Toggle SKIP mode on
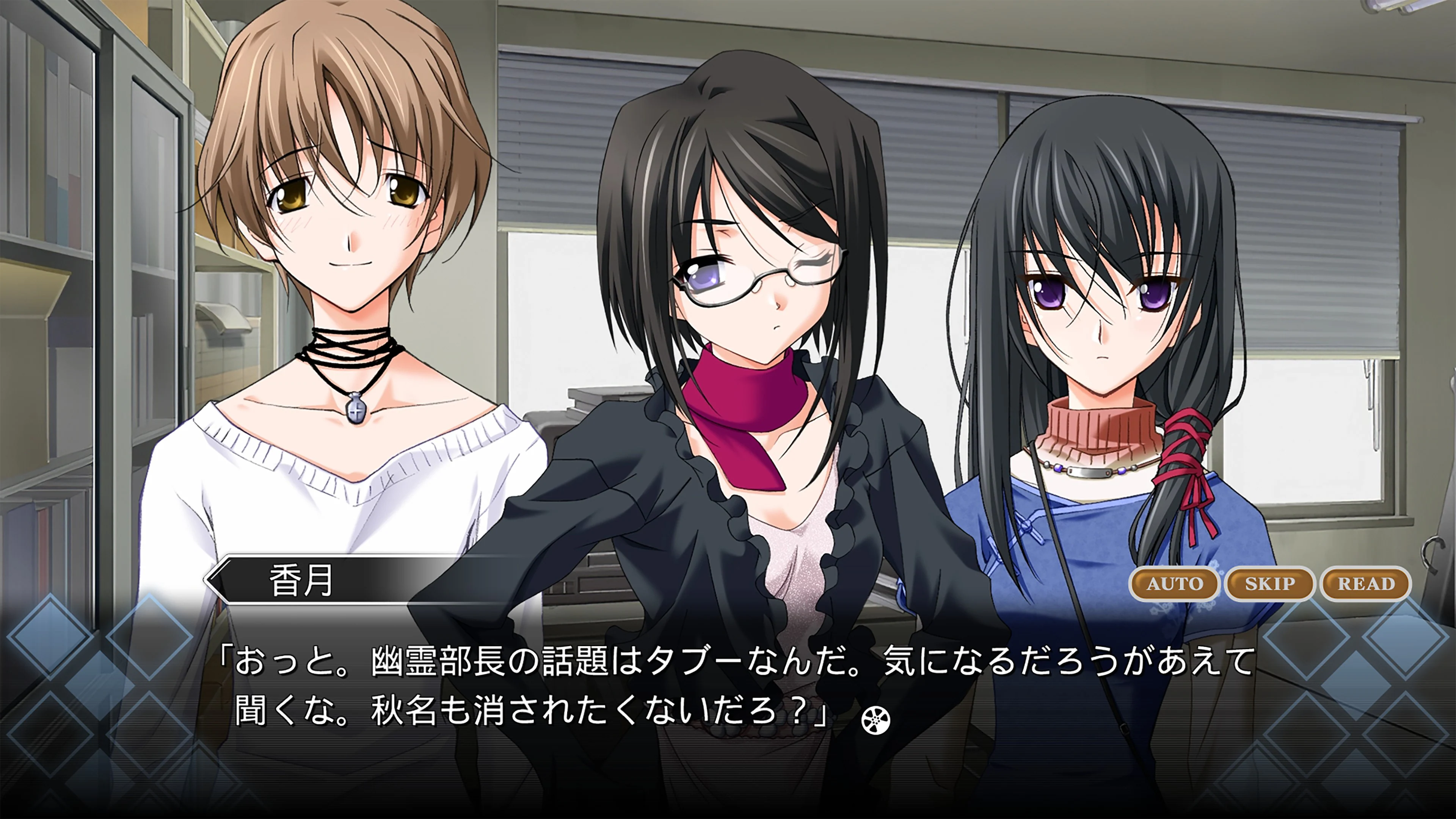 pos(1269,584)
